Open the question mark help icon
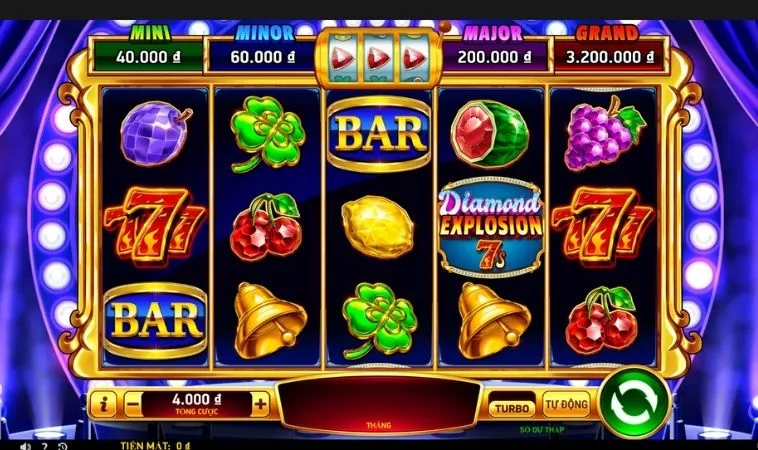758x450 pixels. point(44,445)
